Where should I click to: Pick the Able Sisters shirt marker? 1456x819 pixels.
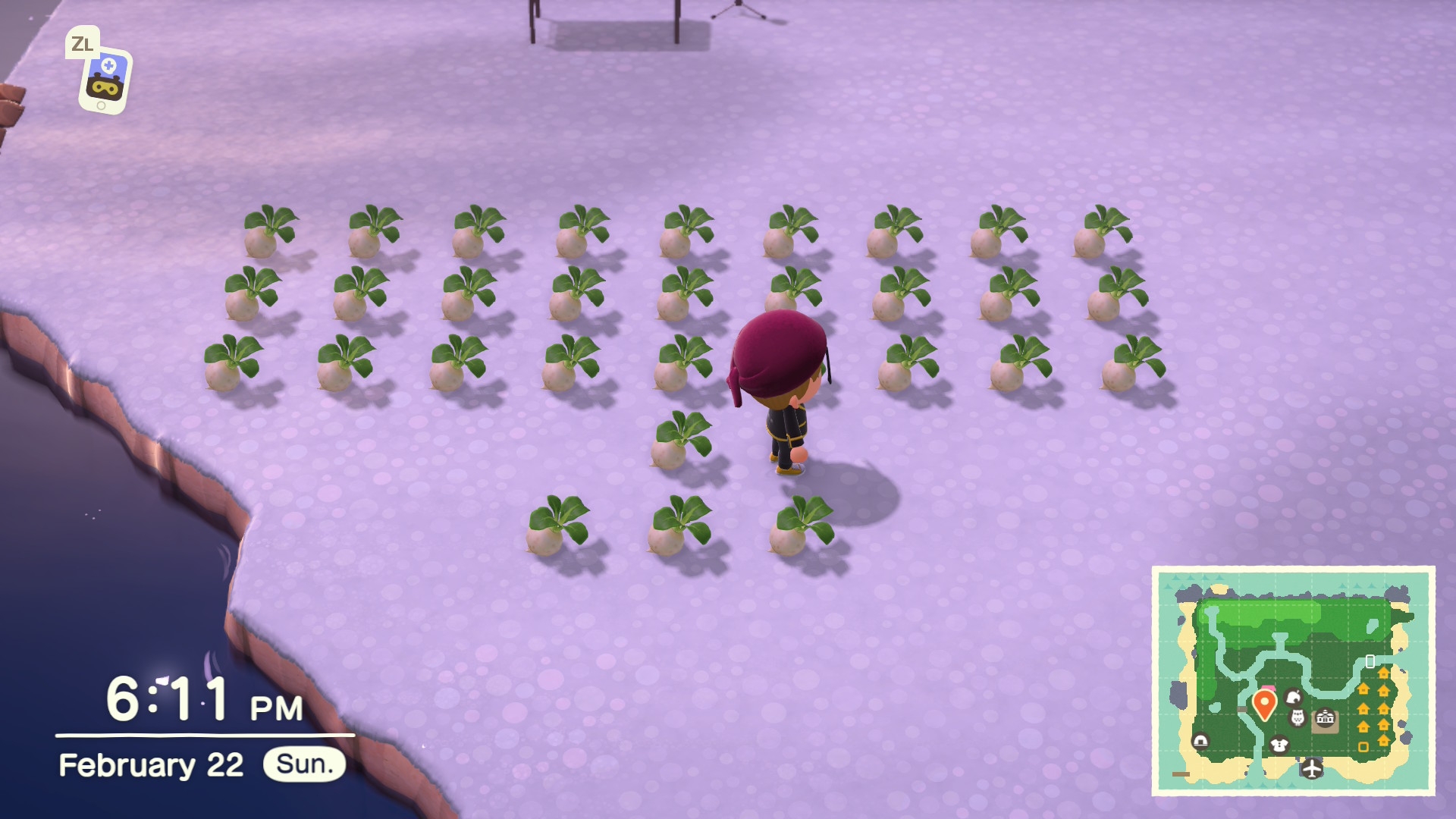tap(1279, 744)
